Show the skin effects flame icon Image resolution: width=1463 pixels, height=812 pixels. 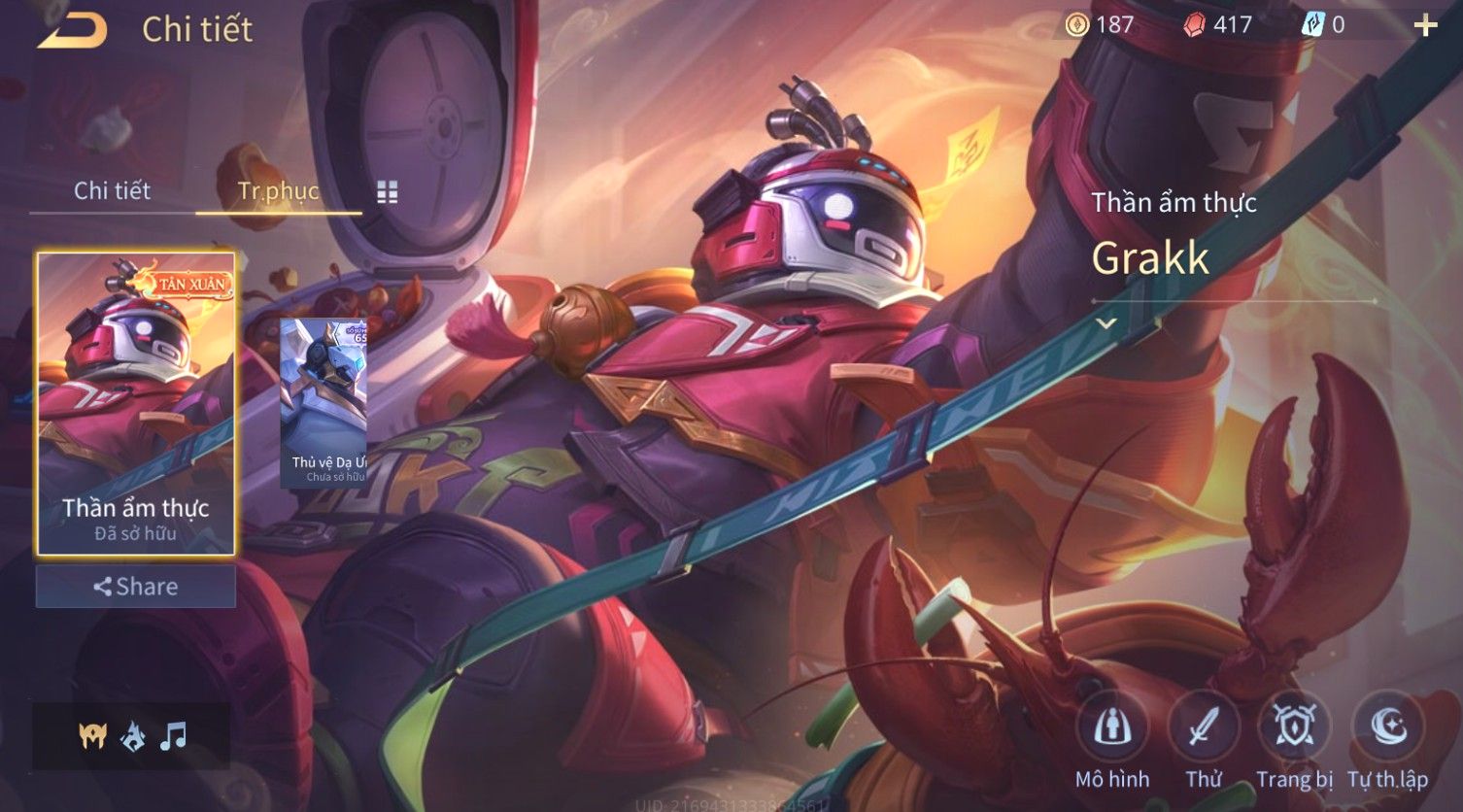(x=133, y=737)
